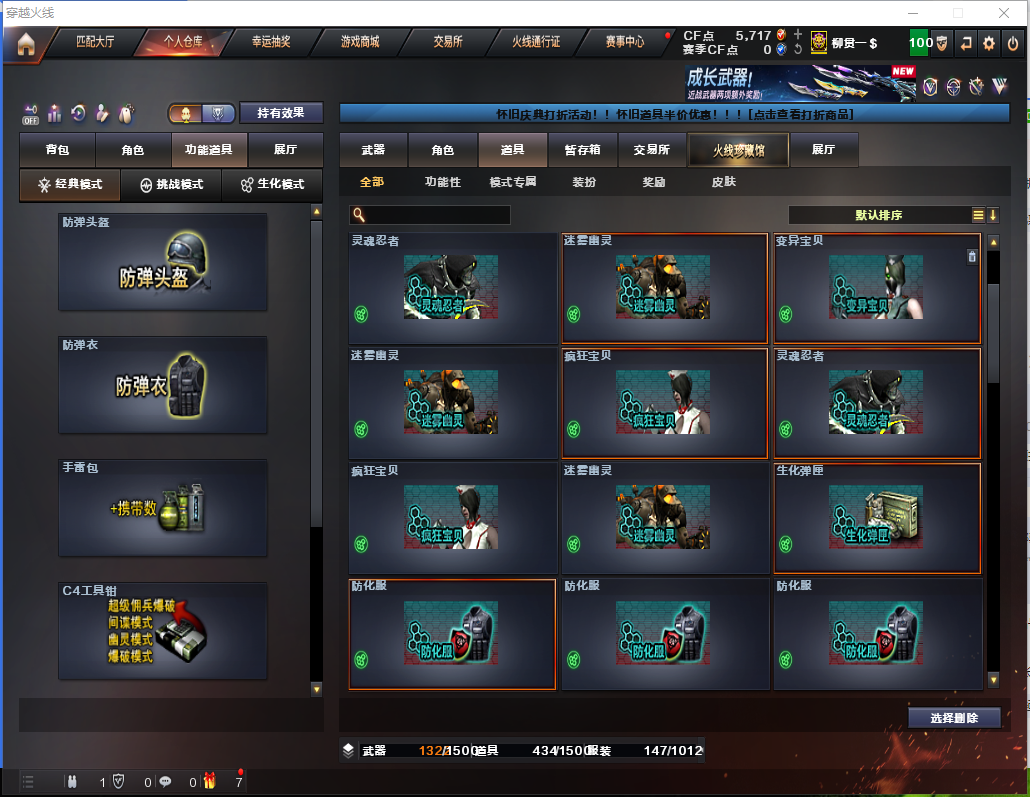Switch to the 火线通行证 pass
Viewport: 1030px width, 797px height.
[536, 42]
